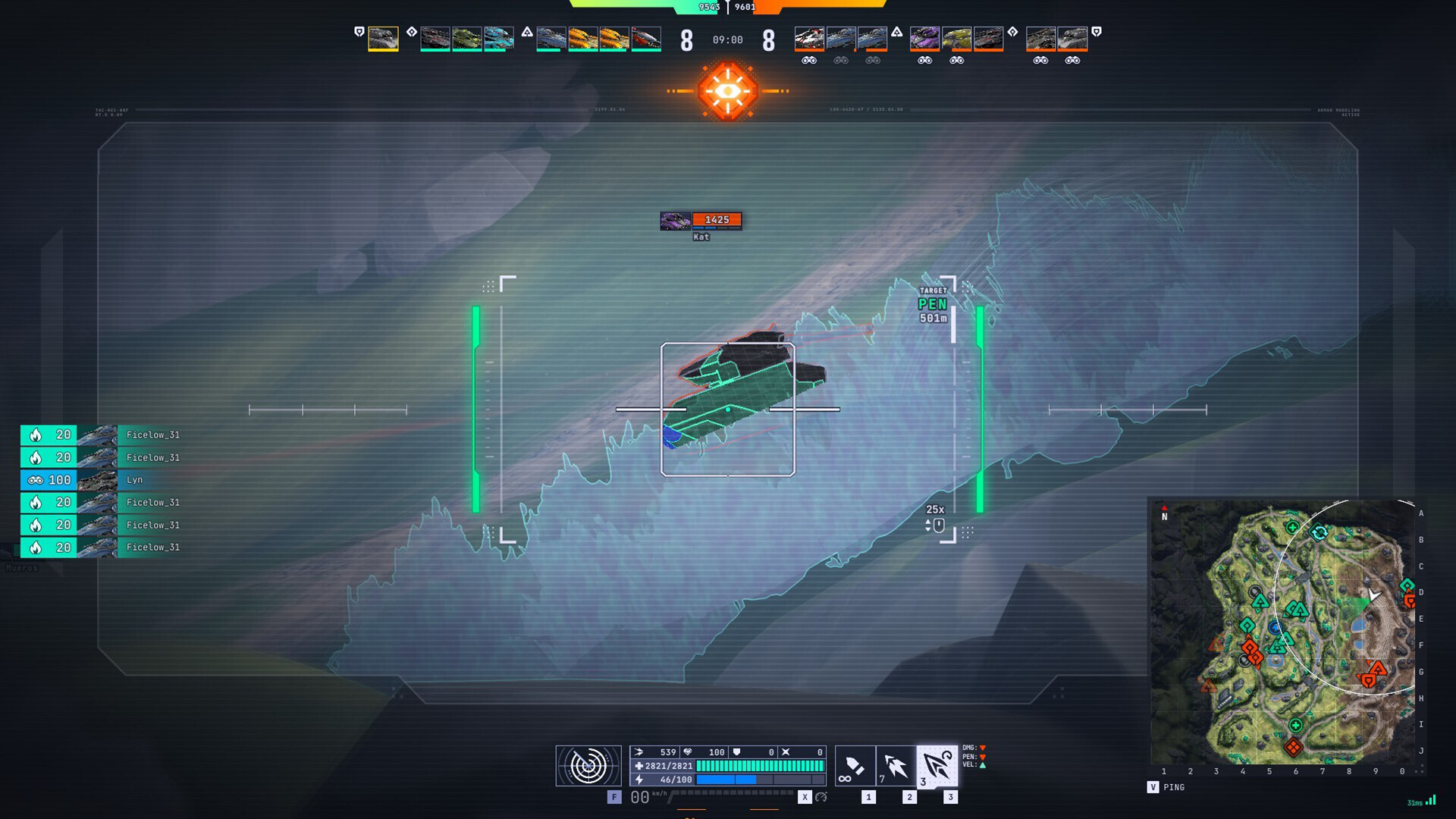This screenshot has width=1456, height=819.
Task: Toggle the F flare consumable indicator
Action: pyautogui.click(x=613, y=798)
